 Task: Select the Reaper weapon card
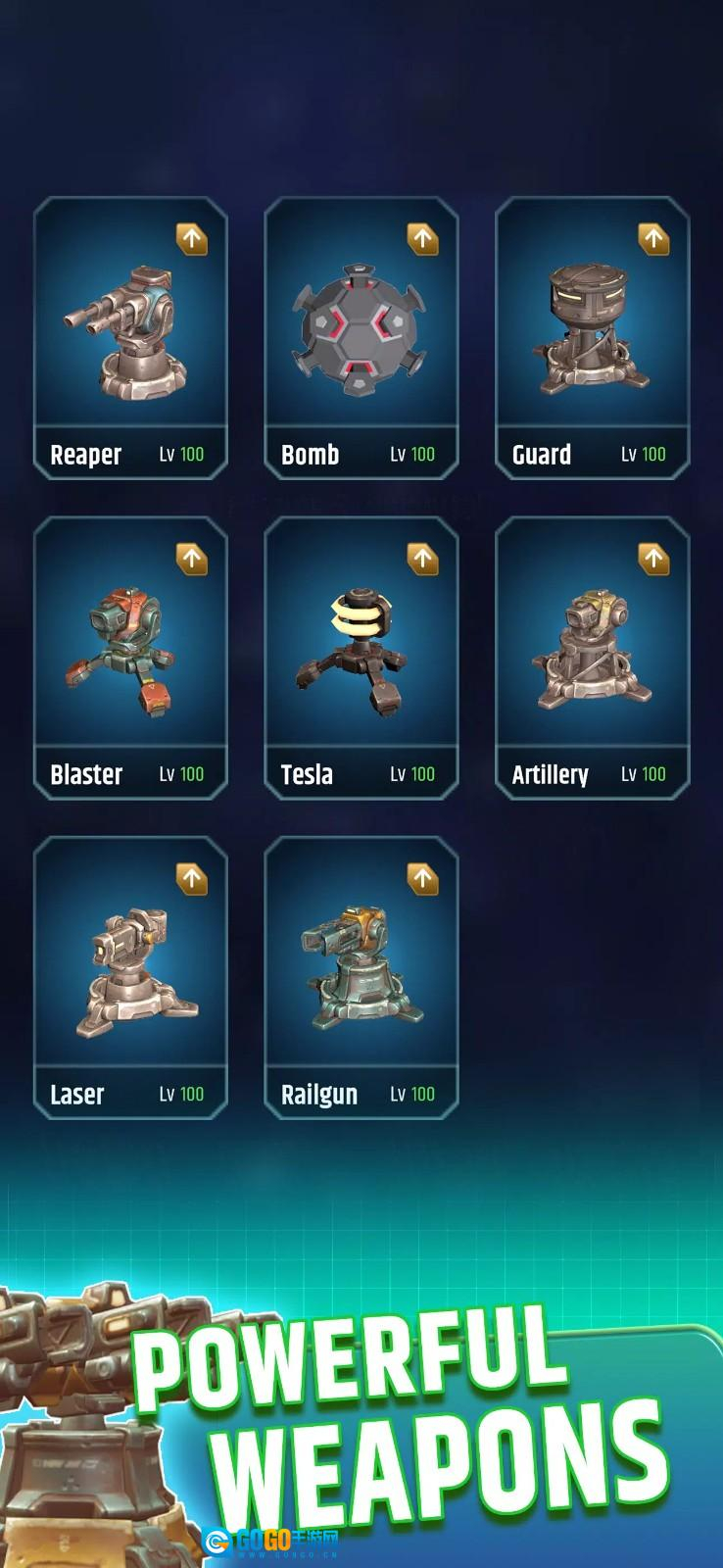click(130, 338)
